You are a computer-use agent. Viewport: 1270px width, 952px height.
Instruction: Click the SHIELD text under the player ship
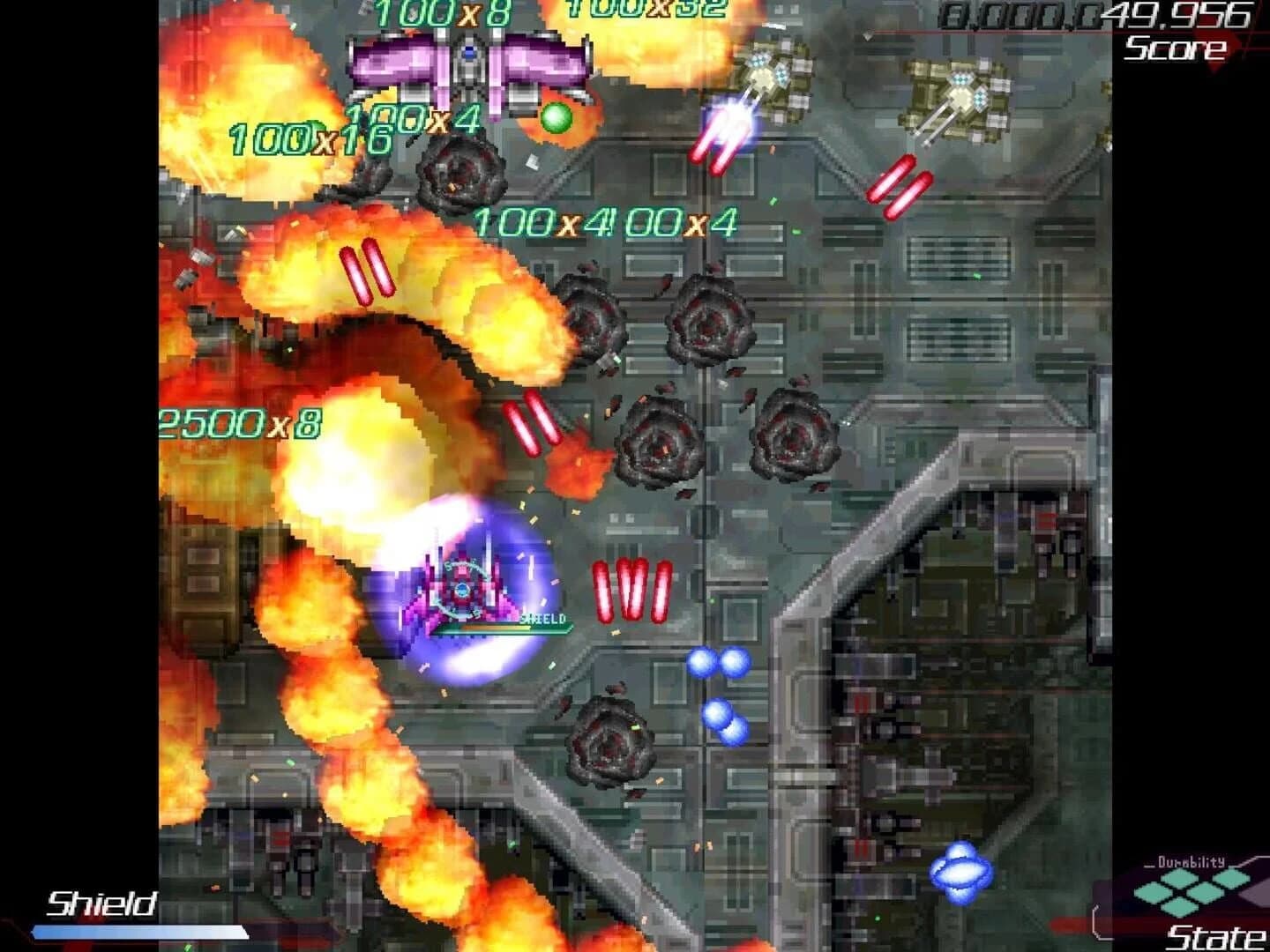544,620
